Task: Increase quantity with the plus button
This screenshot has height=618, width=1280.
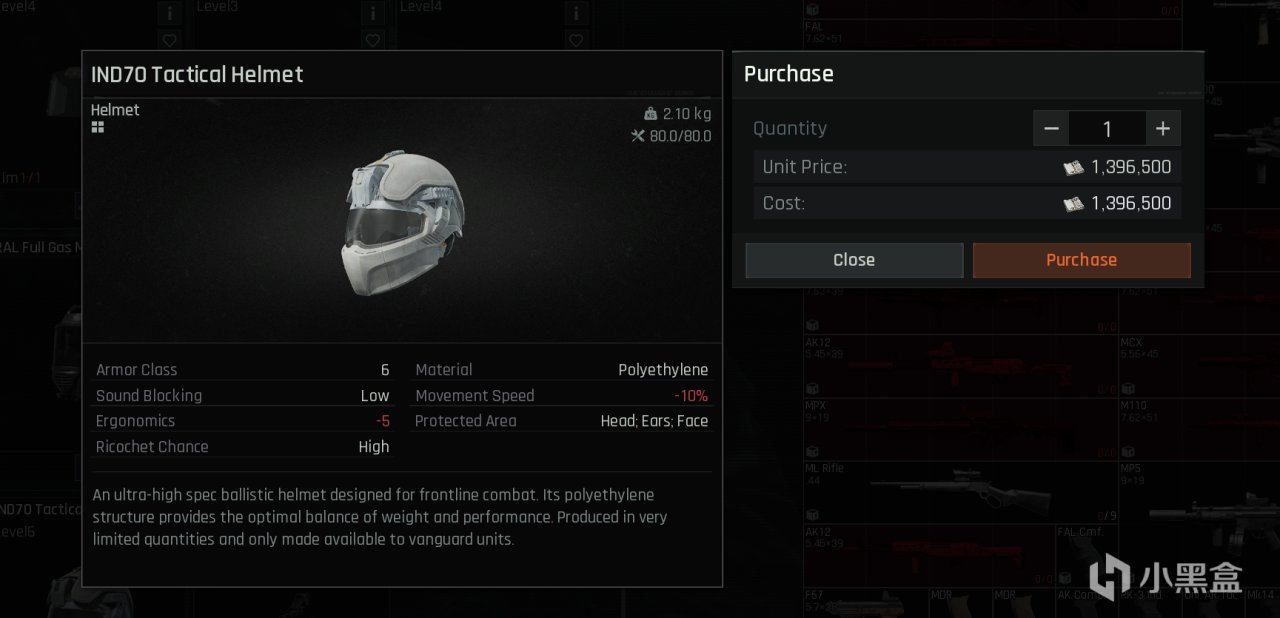Action: (1163, 129)
